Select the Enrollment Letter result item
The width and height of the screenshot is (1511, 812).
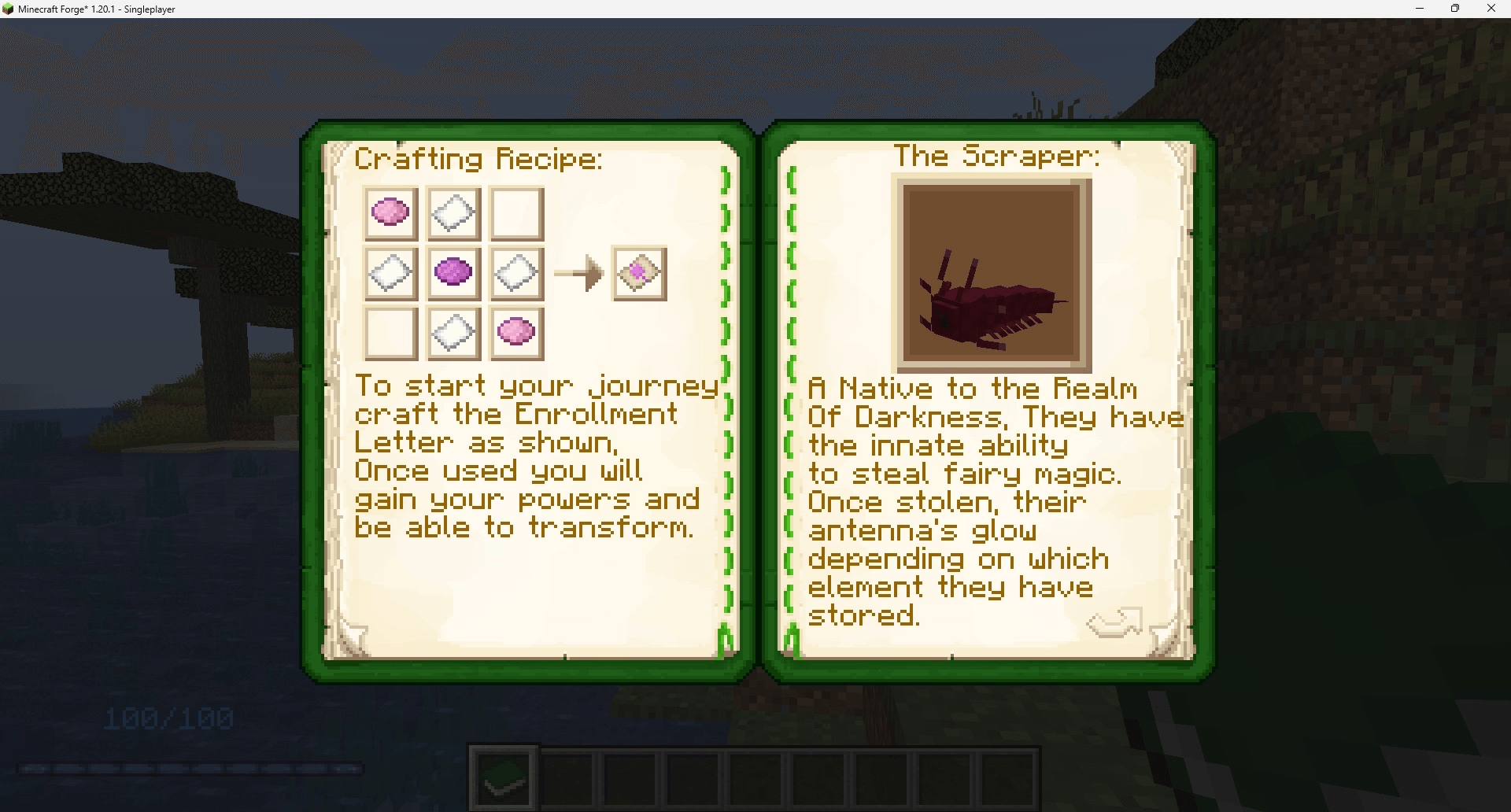click(639, 273)
